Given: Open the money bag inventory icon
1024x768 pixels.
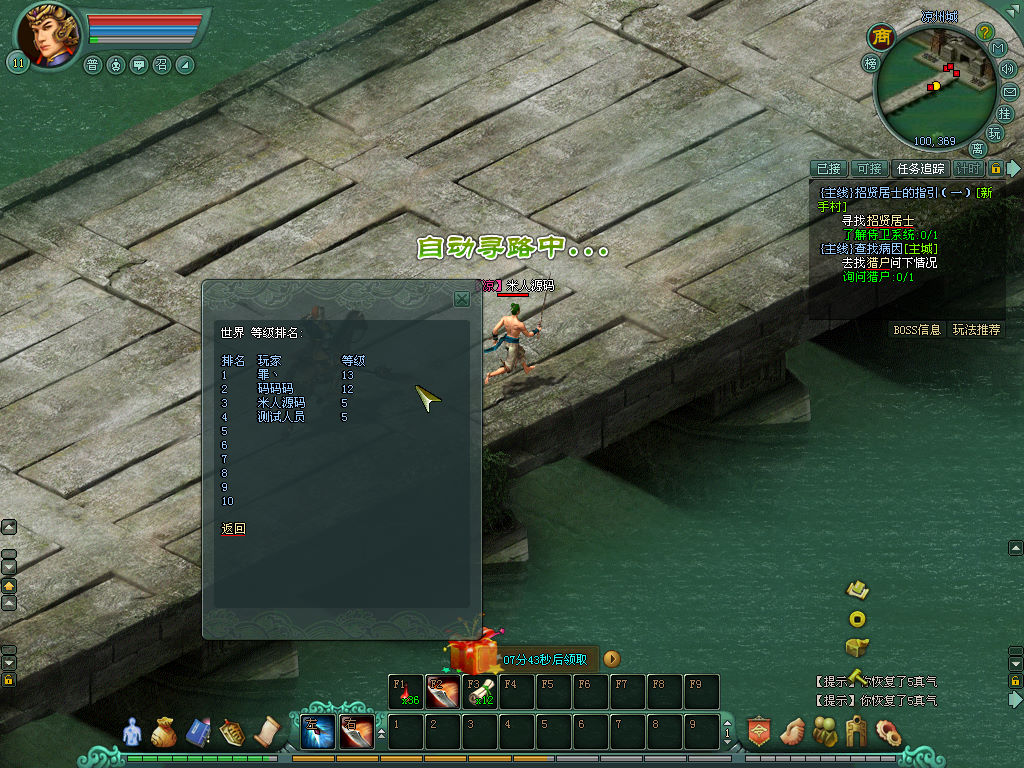Looking at the screenshot, I should (163, 733).
